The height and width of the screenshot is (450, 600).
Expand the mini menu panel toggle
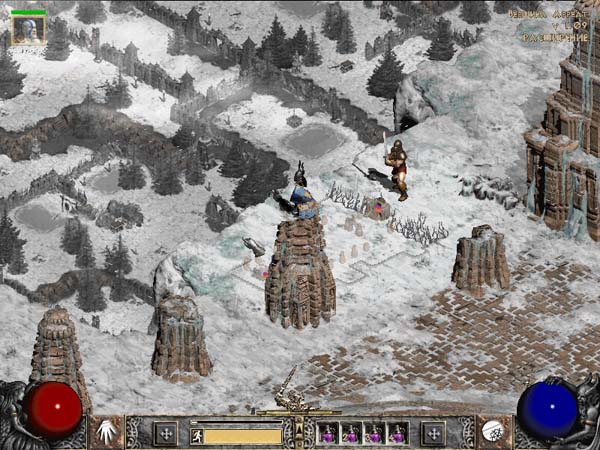coord(296,432)
